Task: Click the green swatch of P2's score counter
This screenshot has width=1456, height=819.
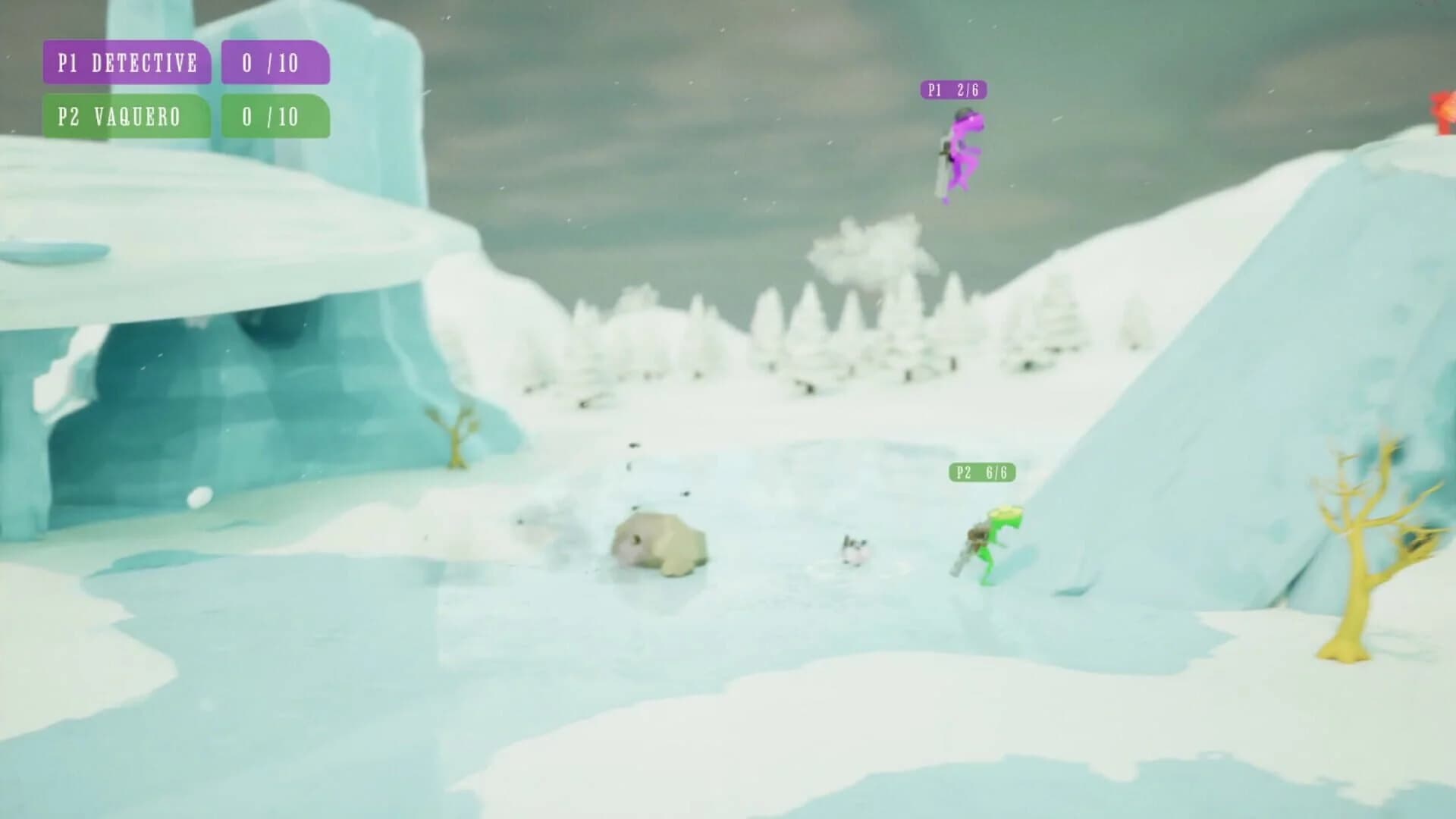Action: (275, 118)
